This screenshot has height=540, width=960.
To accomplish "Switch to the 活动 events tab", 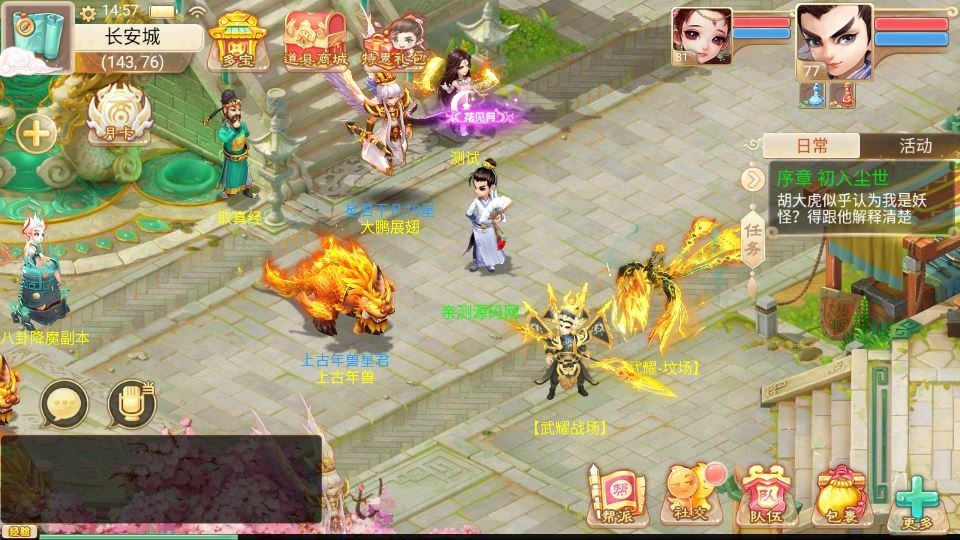I will click(x=914, y=146).
